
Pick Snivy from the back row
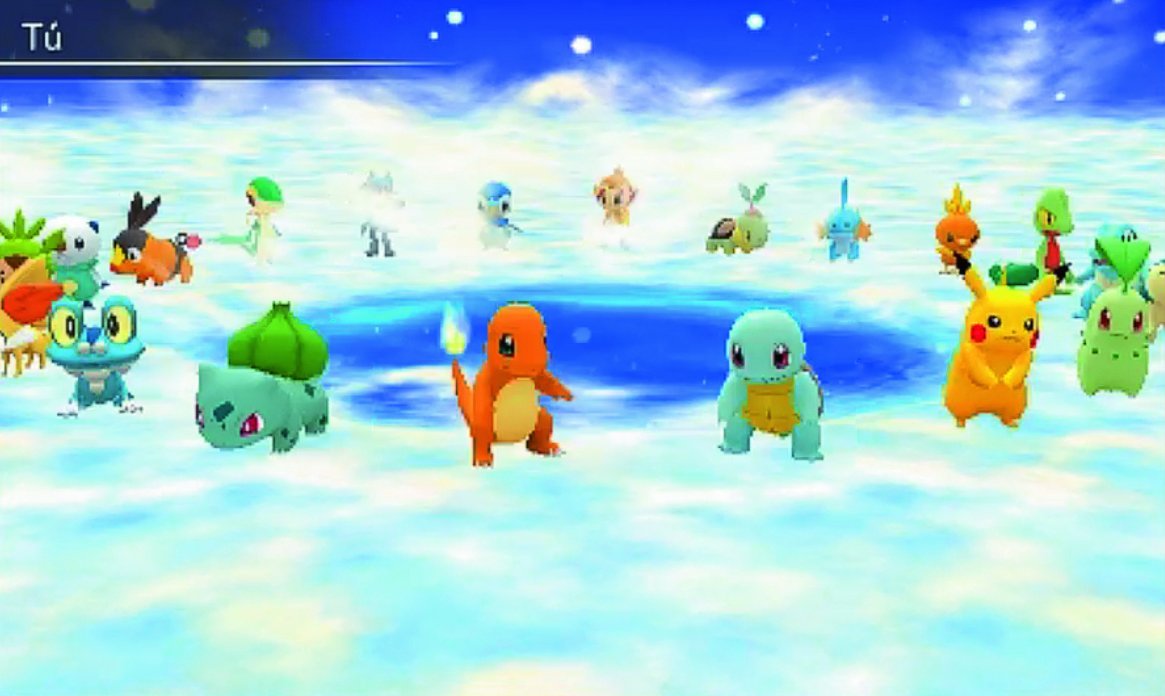262,220
